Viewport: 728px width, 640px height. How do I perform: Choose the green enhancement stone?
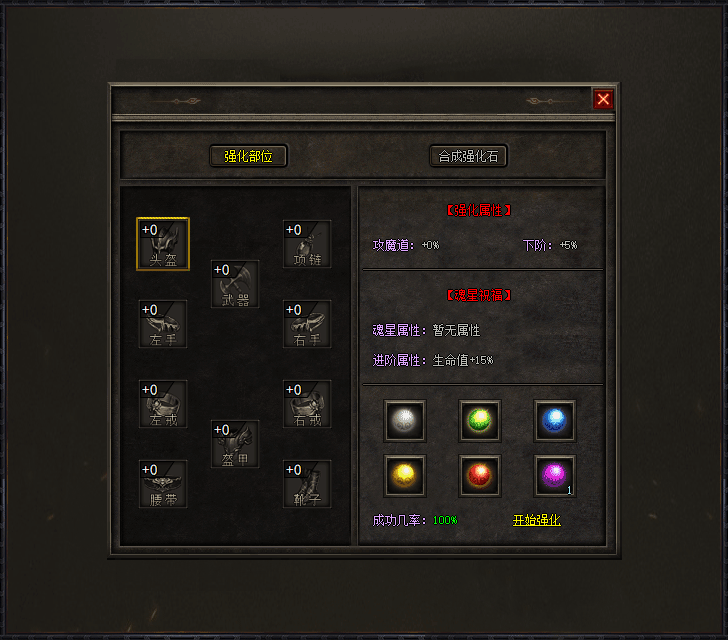[480, 421]
